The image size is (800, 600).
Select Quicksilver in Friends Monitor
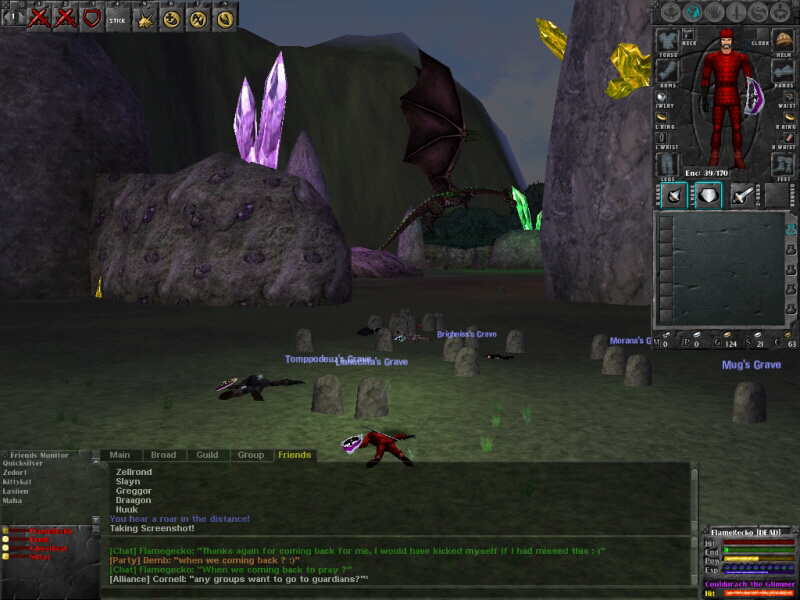click(24, 463)
